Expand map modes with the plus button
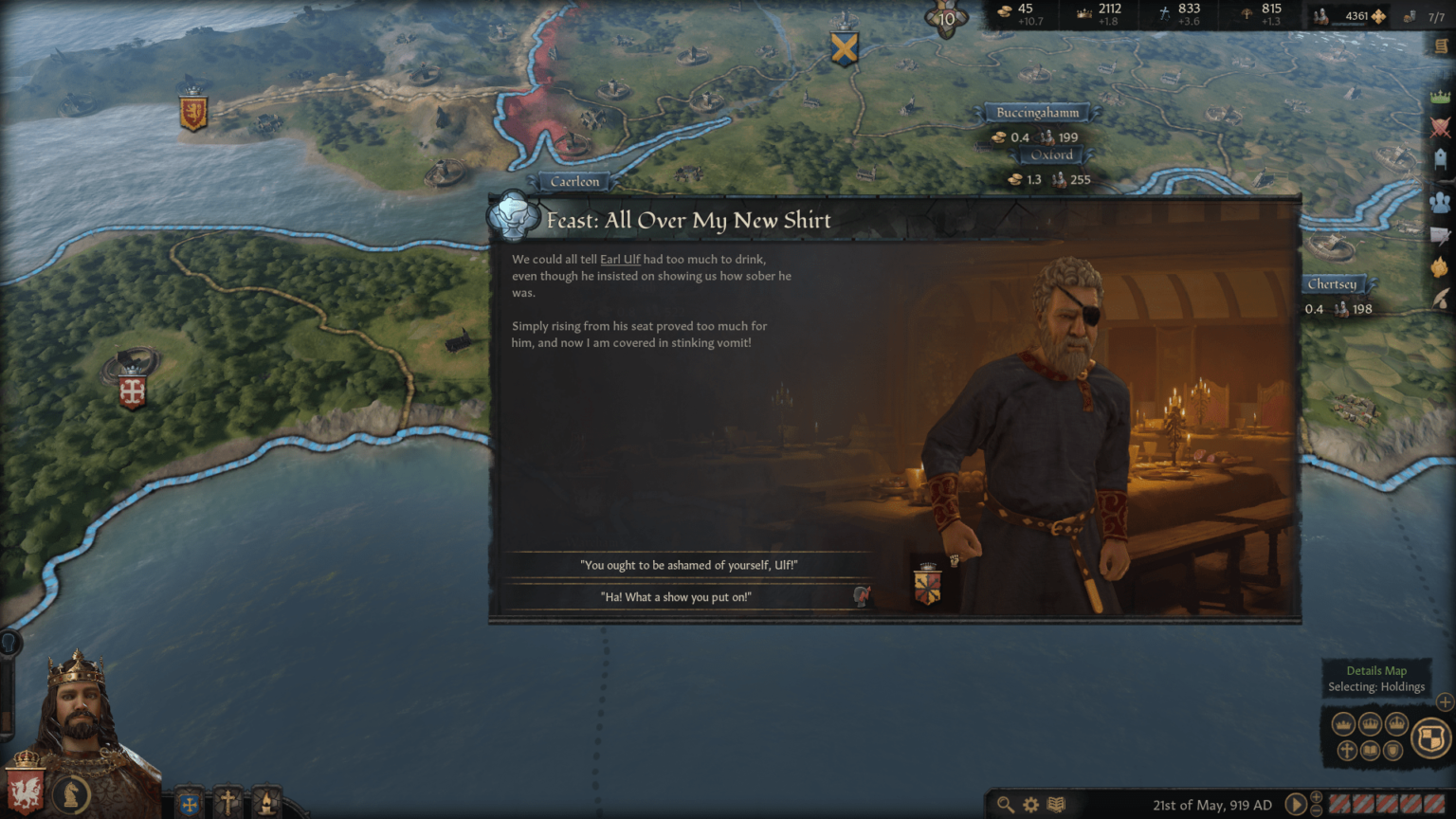The width and height of the screenshot is (1456, 819). point(1445,702)
